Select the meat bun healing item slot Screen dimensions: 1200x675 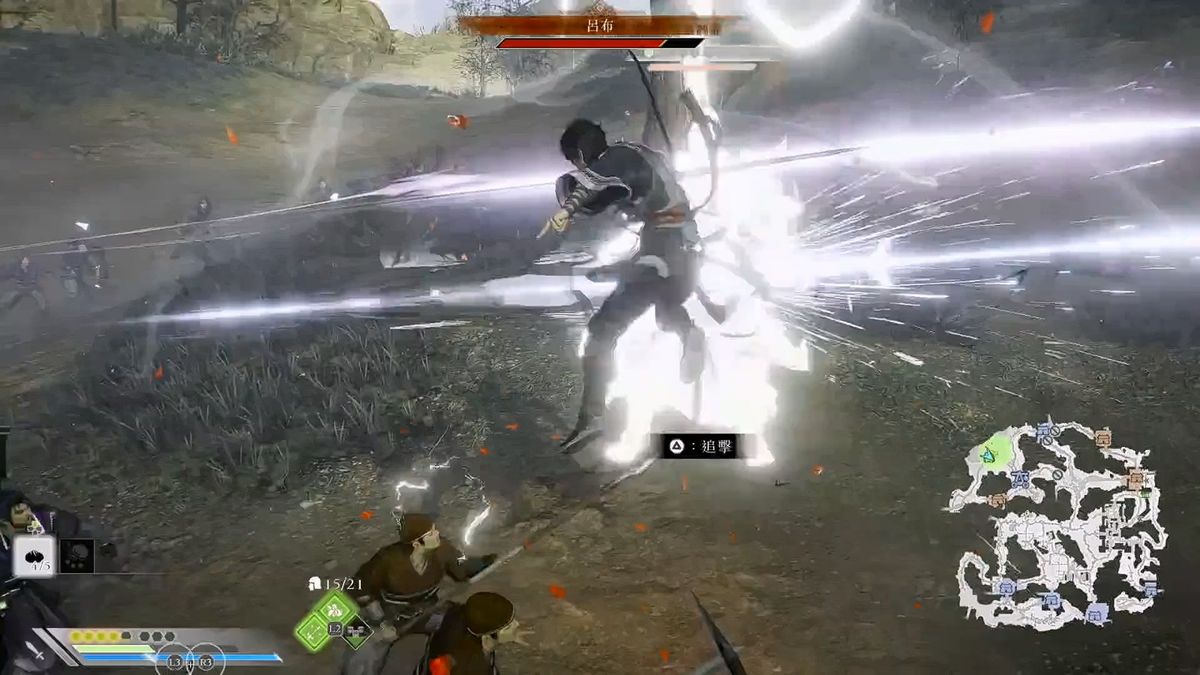point(34,555)
